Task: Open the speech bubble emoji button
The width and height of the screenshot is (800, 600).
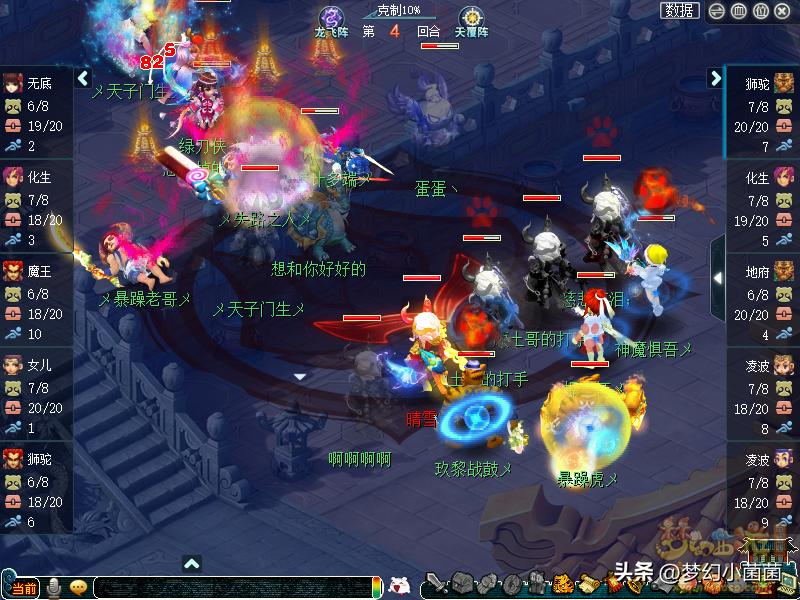Action: (78, 587)
